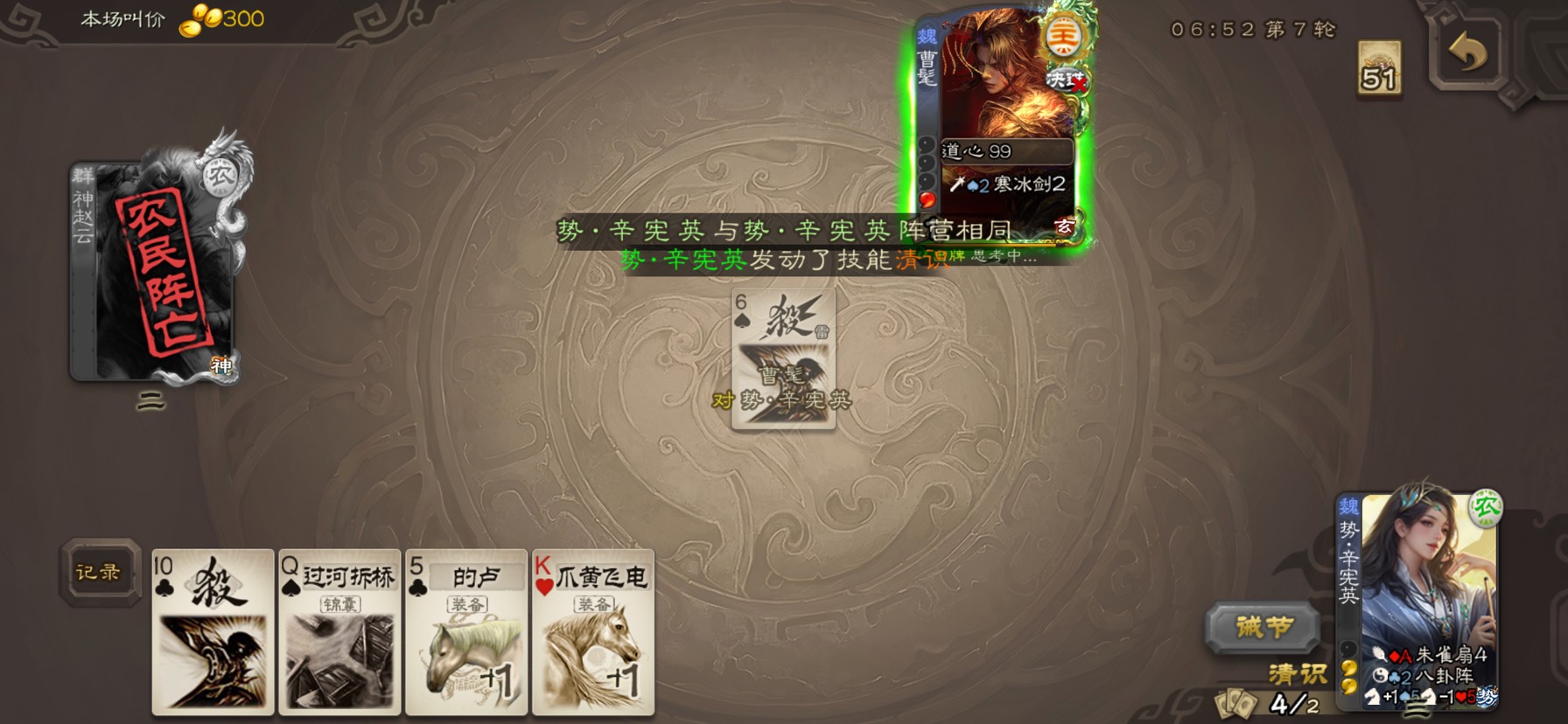This screenshot has height=724, width=1568.
Task: Open the 记录 game log
Action: coord(99,573)
